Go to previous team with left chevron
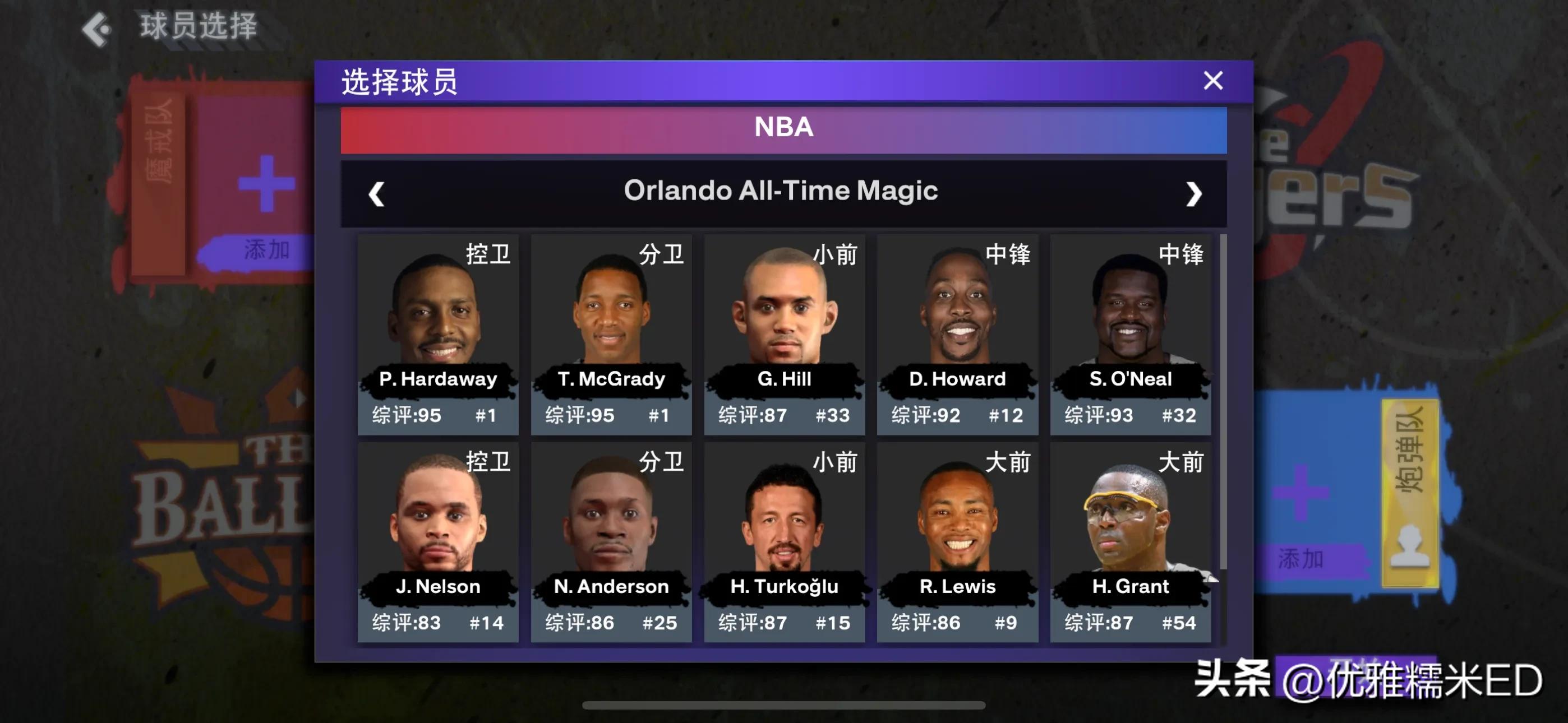The image size is (1568, 723). point(376,193)
